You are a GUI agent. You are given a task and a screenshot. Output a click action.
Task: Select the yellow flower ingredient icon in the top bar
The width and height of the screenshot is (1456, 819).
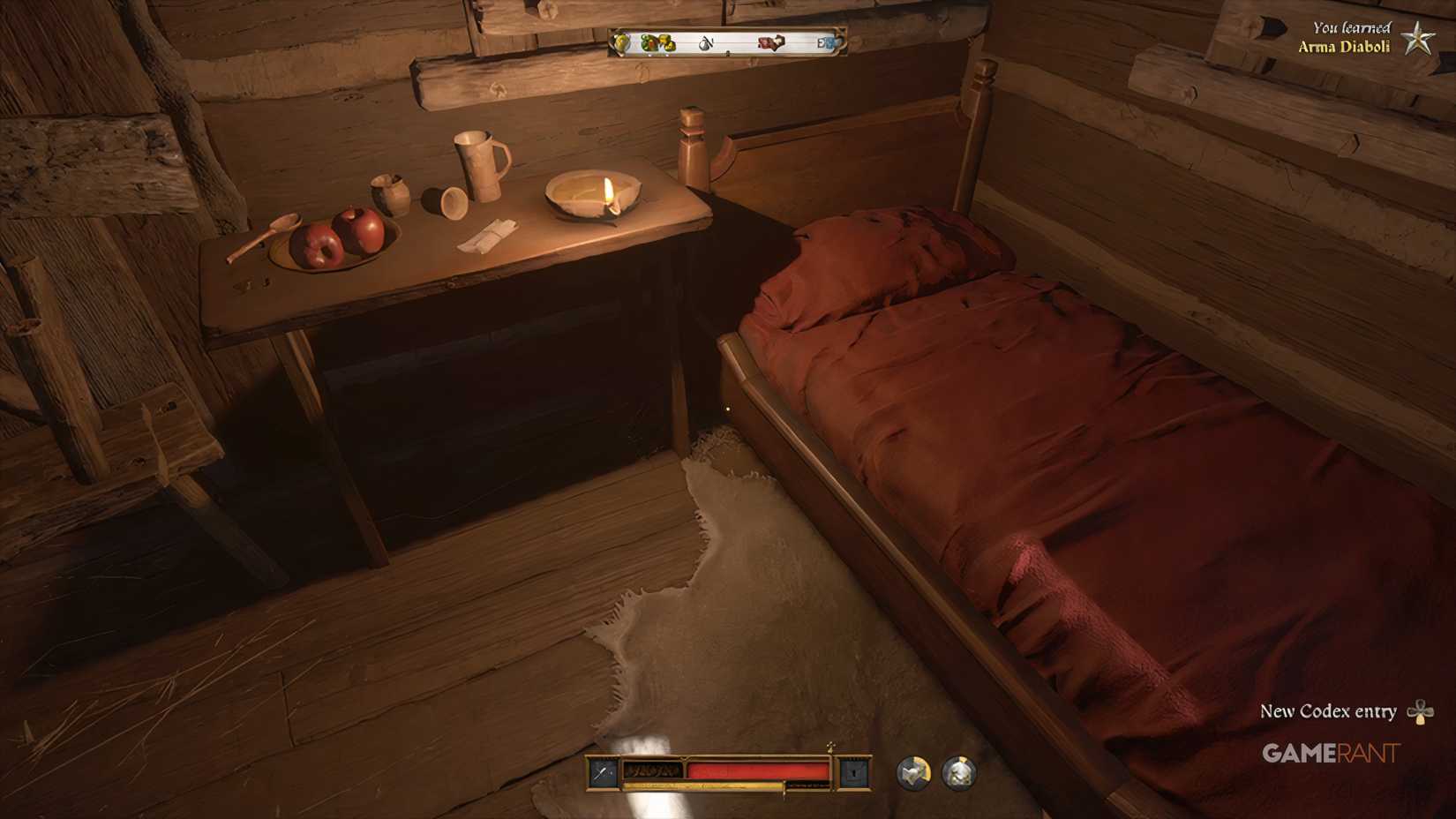tap(619, 42)
